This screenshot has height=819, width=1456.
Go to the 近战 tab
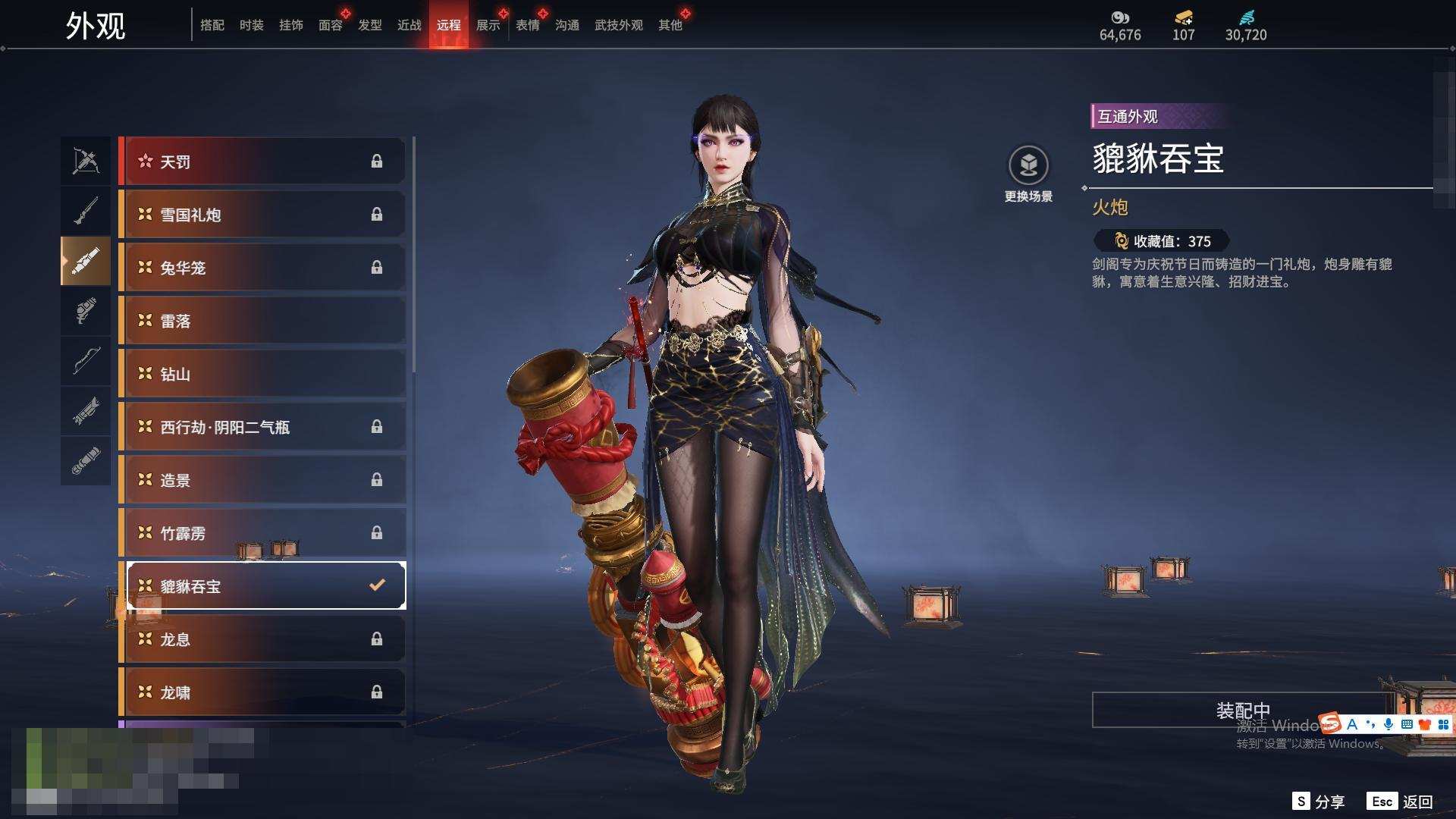[409, 25]
